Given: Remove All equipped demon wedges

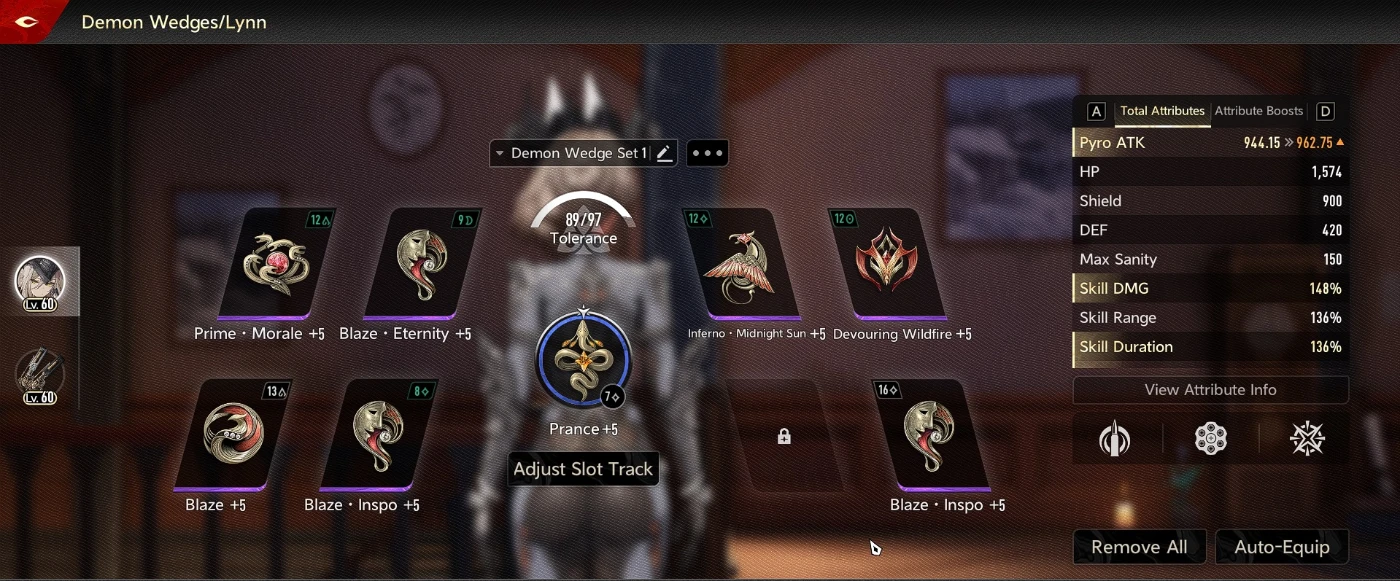Looking at the screenshot, I should coord(1139,547).
